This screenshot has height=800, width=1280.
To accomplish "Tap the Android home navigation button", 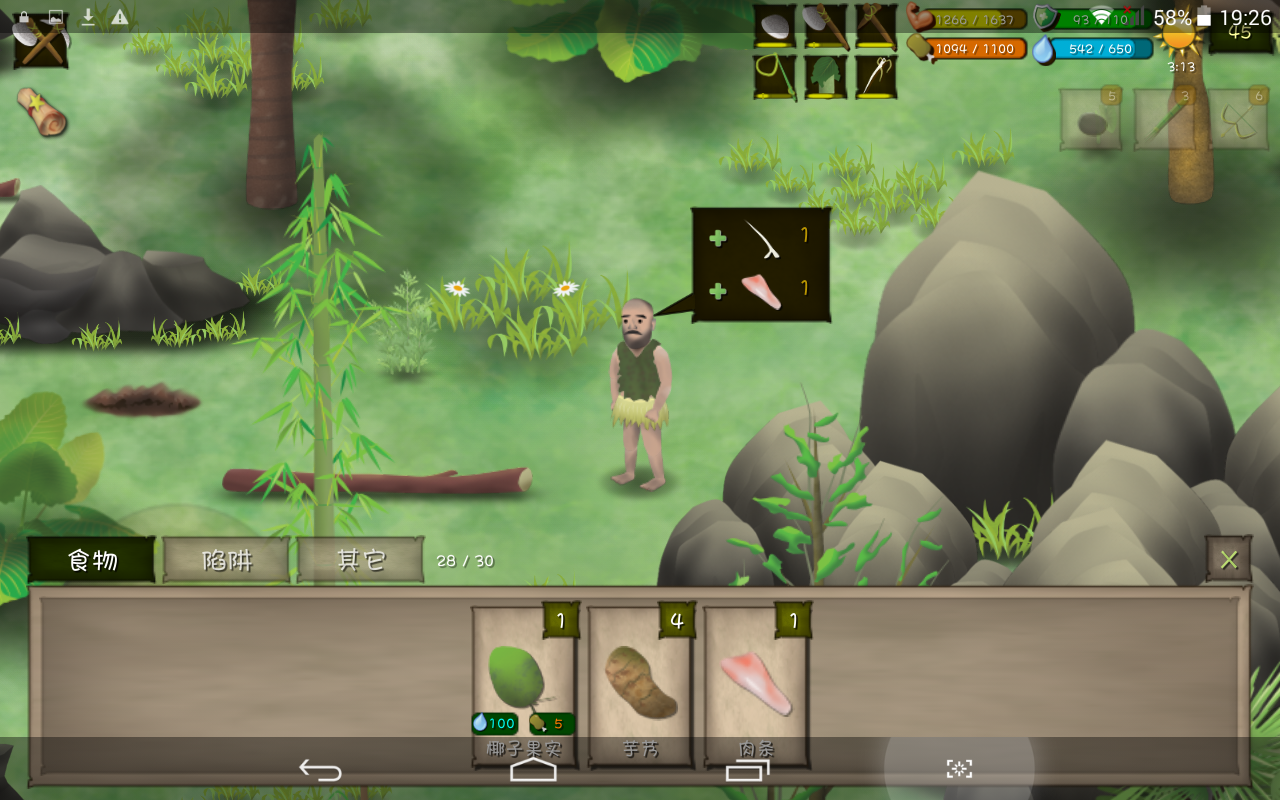I will (533, 769).
